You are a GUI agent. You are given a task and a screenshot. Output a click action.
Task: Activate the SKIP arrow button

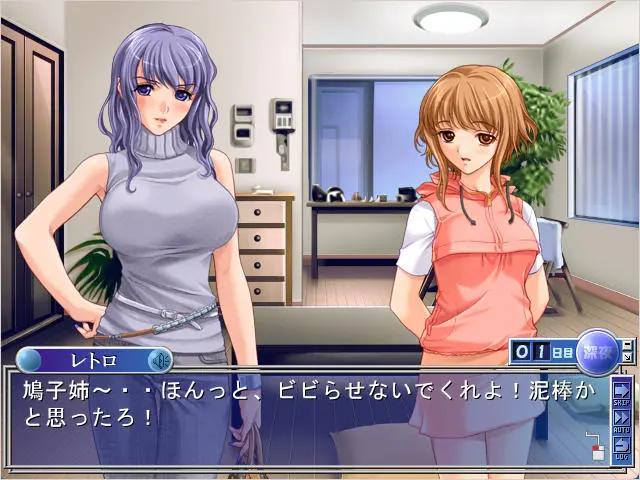(622, 390)
